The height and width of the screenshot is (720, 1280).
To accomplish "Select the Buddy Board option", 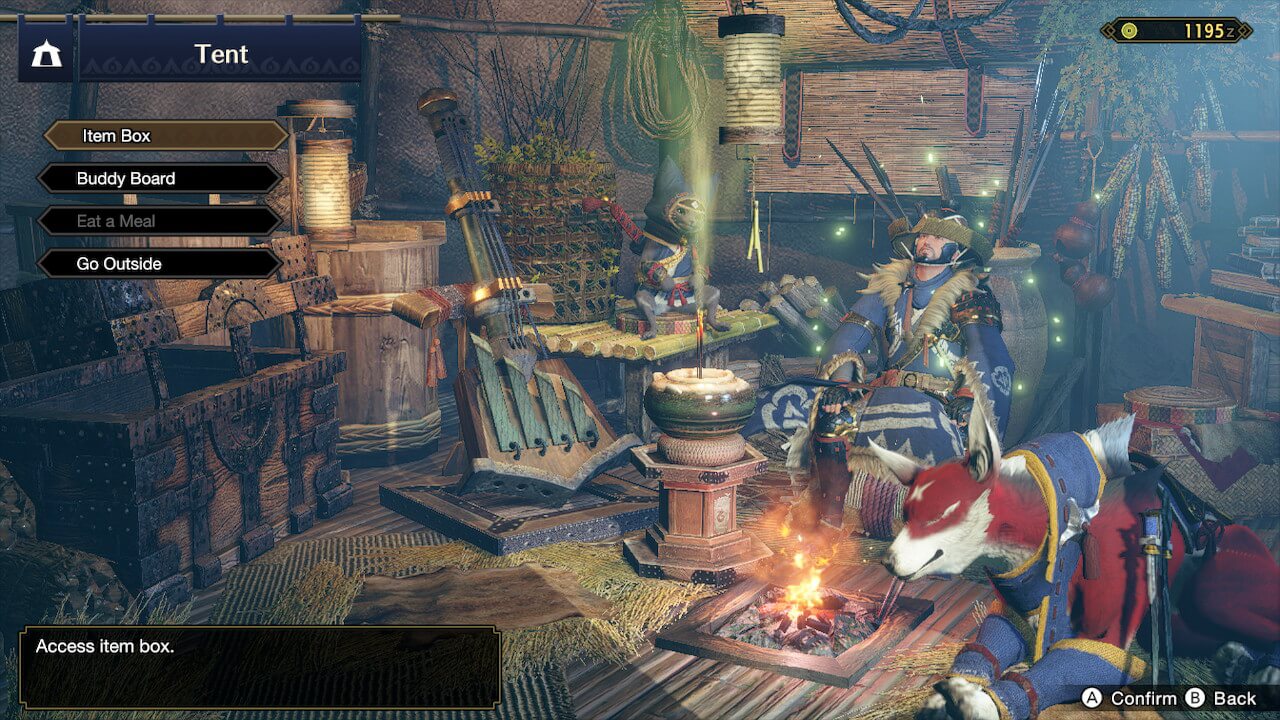I will [160, 179].
